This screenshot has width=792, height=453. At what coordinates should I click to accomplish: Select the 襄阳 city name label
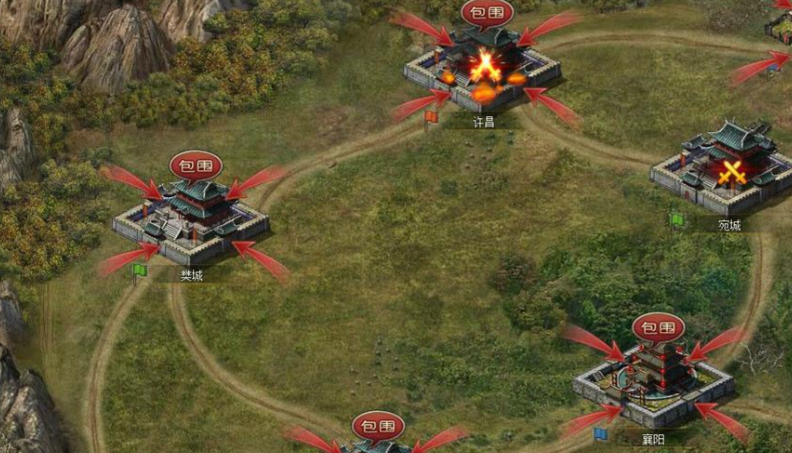(x=653, y=438)
